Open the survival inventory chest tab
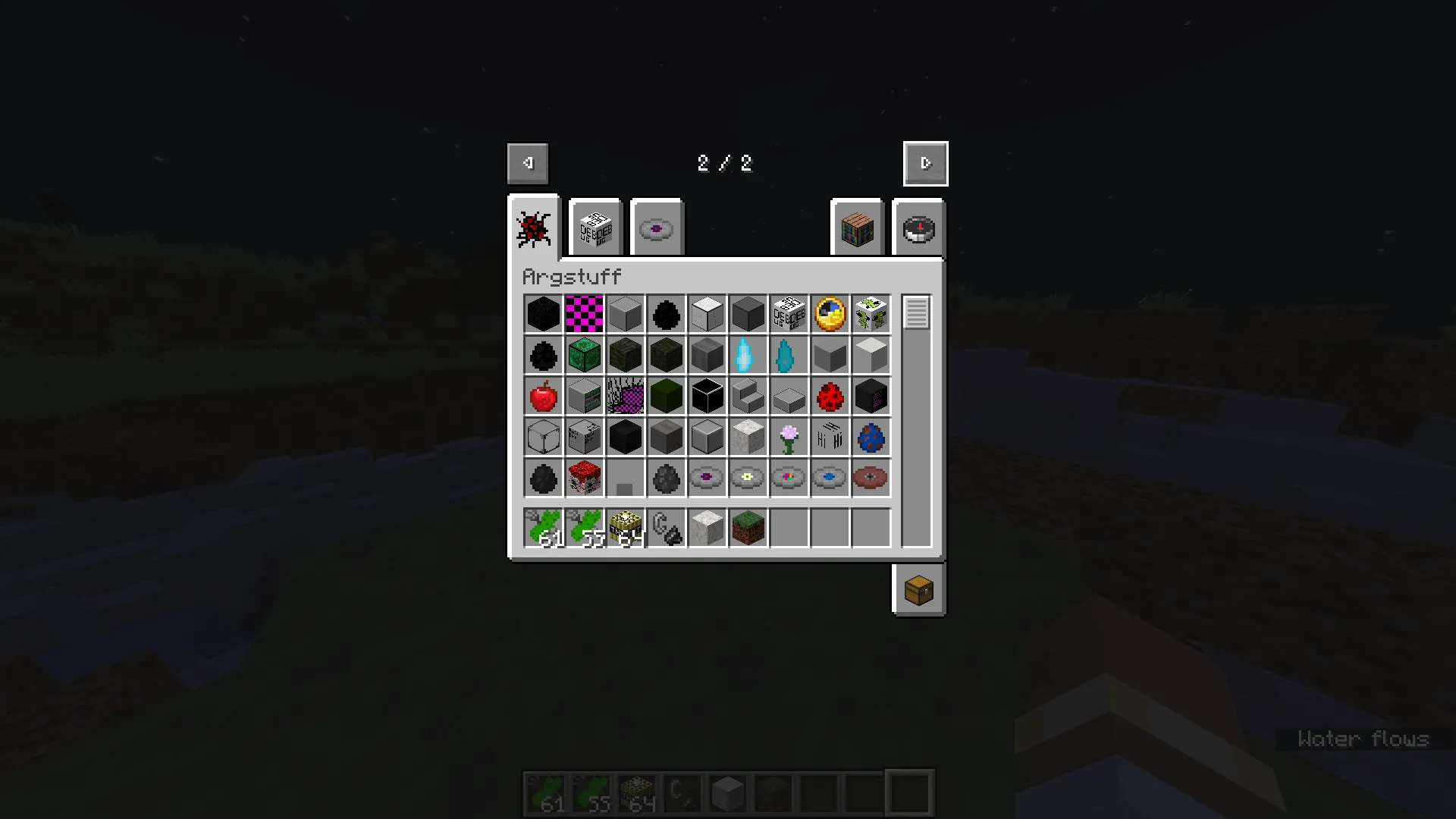The height and width of the screenshot is (819, 1456). click(918, 591)
